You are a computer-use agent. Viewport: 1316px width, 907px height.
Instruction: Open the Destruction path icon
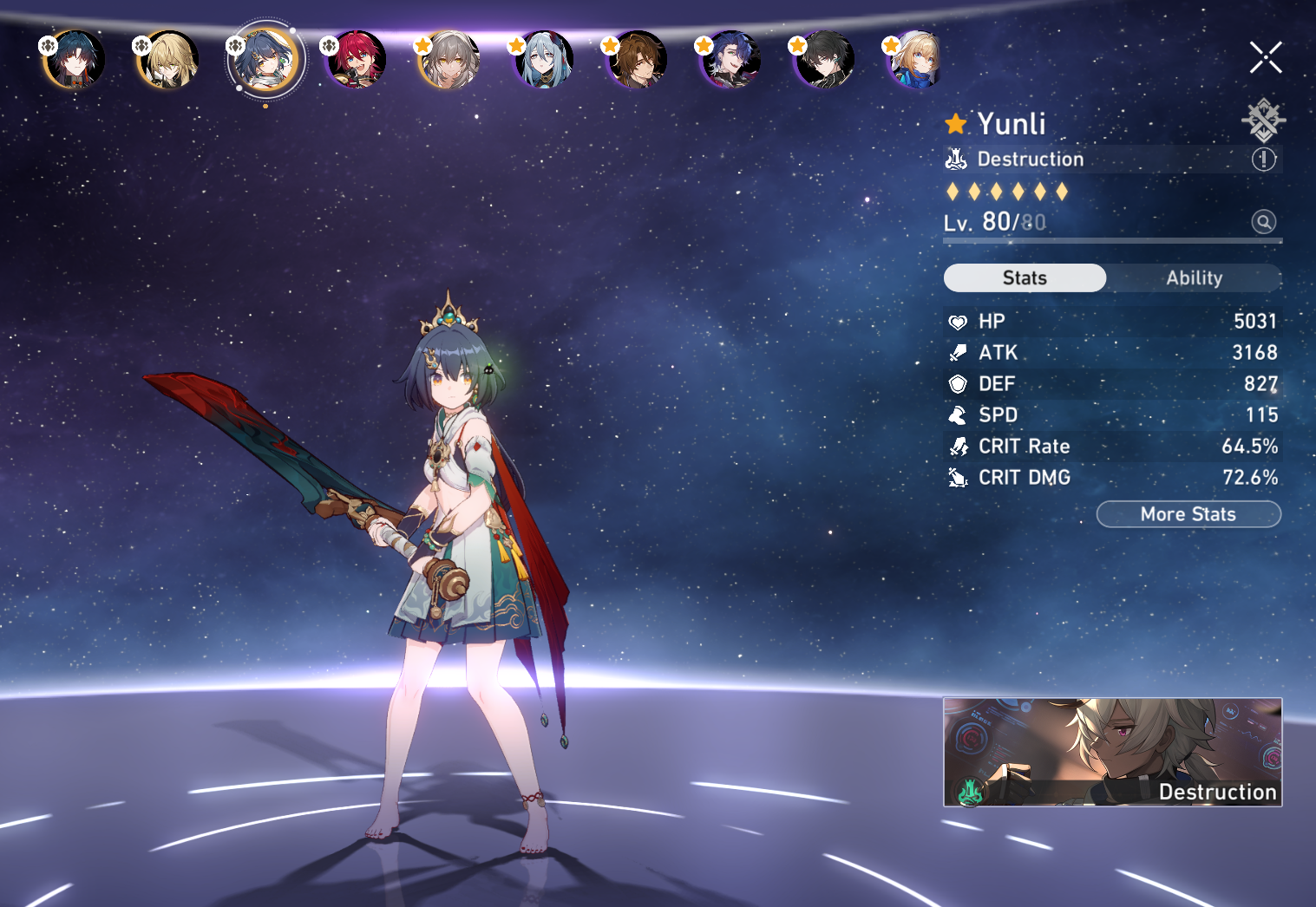[x=956, y=159]
